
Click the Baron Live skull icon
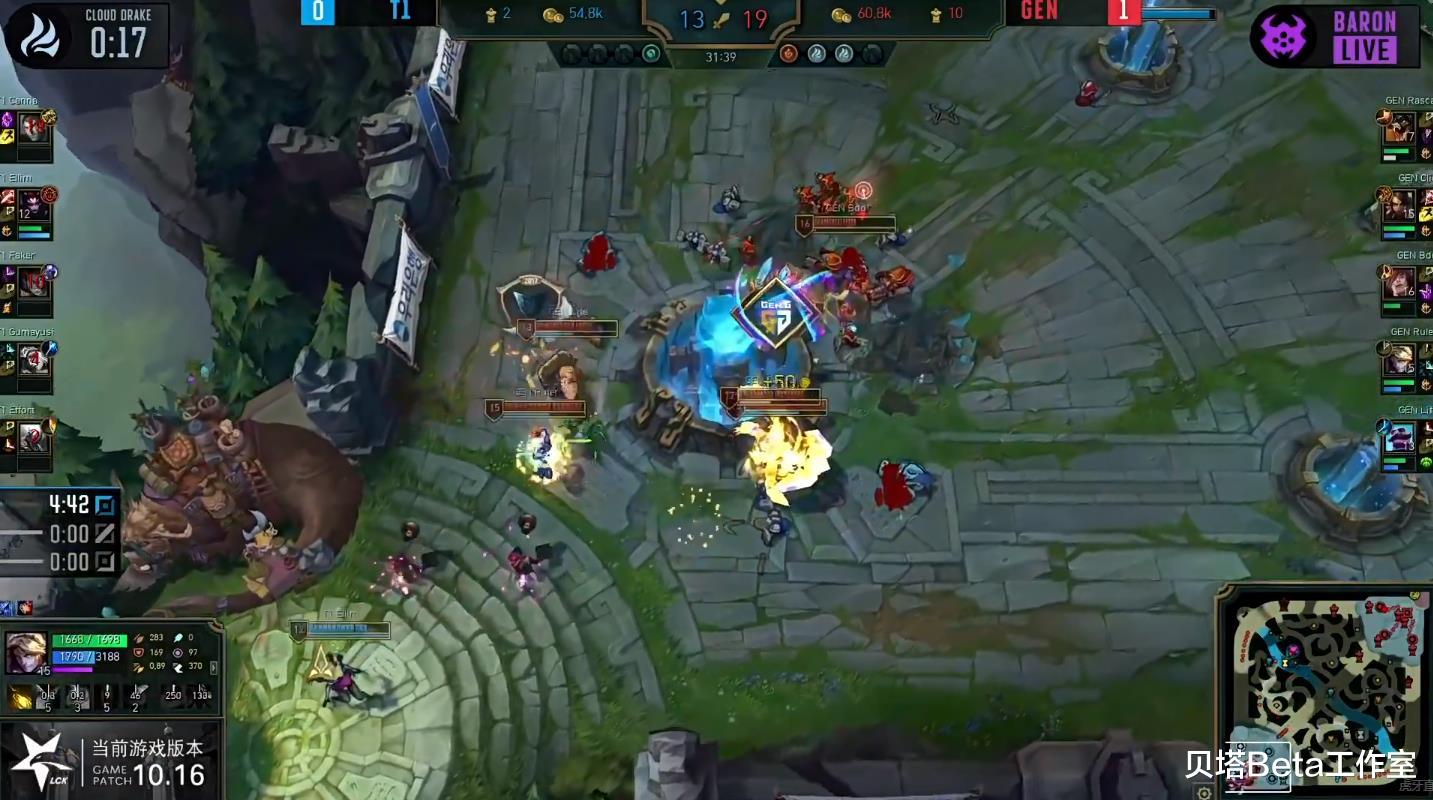click(x=1290, y=34)
